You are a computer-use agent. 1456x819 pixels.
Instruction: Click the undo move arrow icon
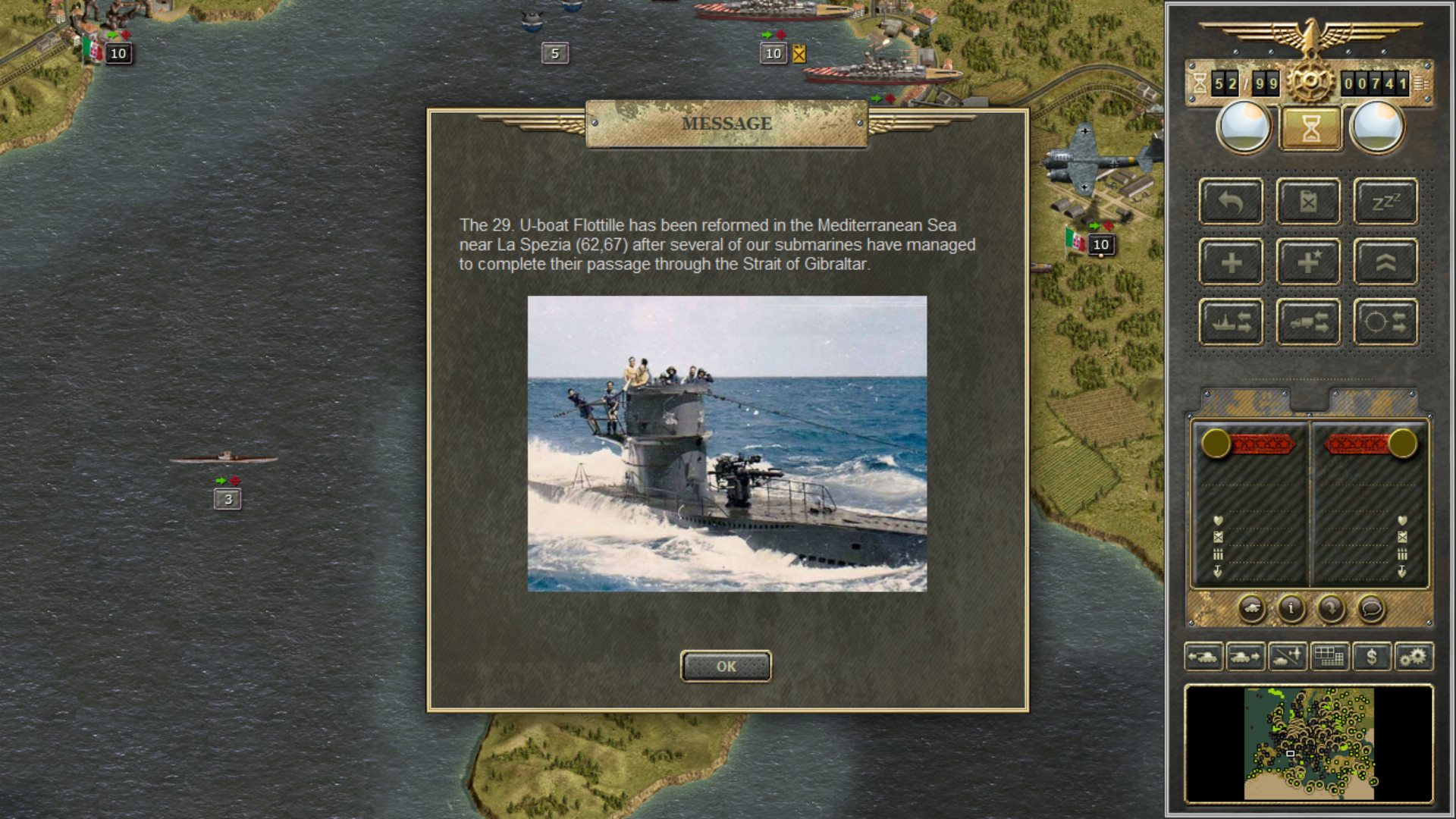1231,202
